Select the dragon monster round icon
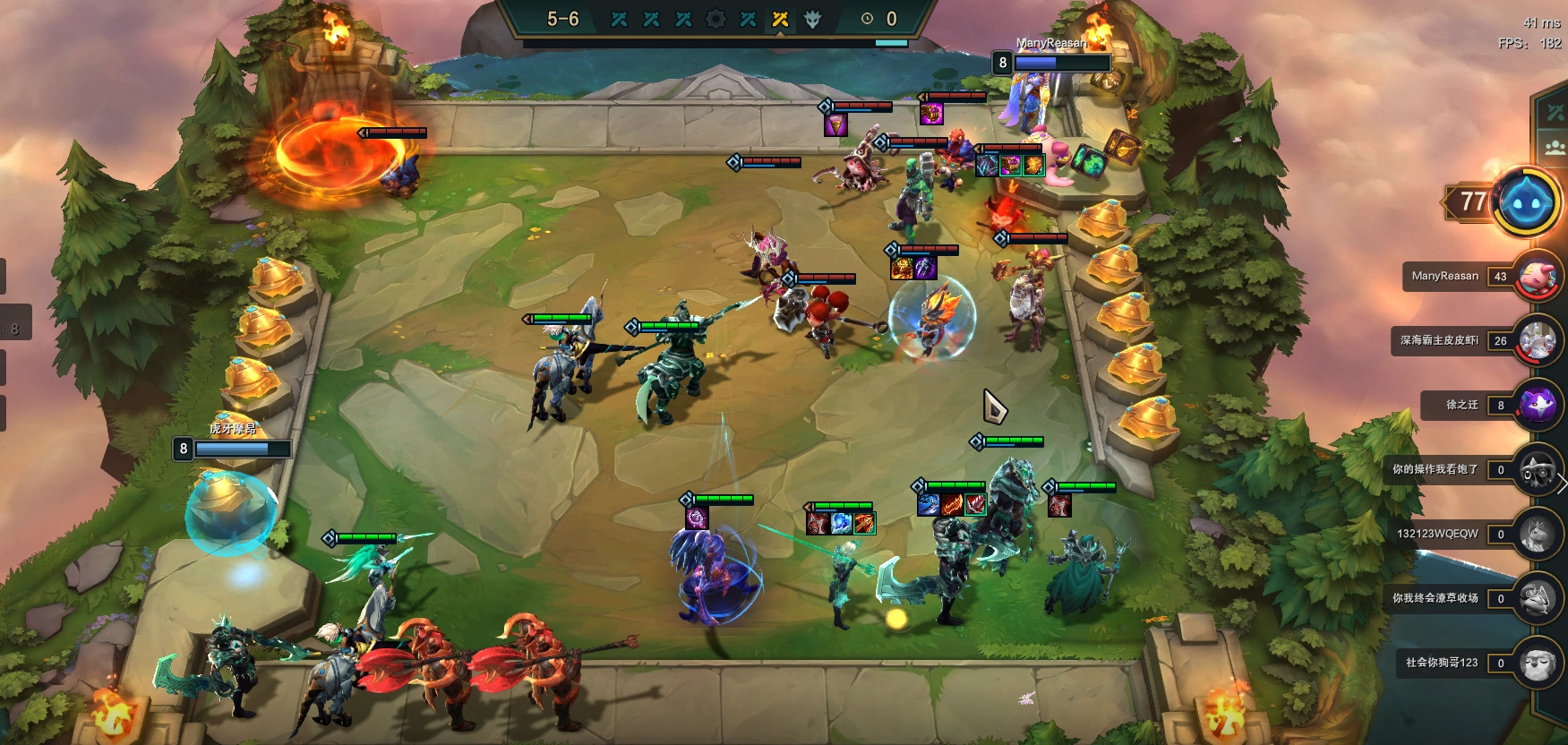The width and height of the screenshot is (1568, 745). pos(812,19)
